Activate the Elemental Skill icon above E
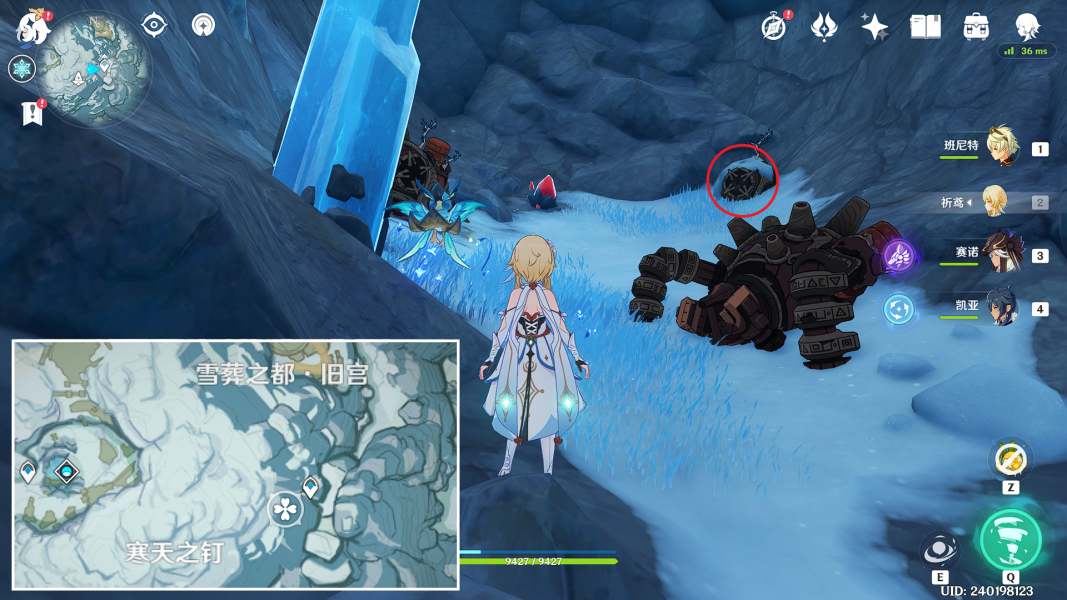 pos(940,550)
